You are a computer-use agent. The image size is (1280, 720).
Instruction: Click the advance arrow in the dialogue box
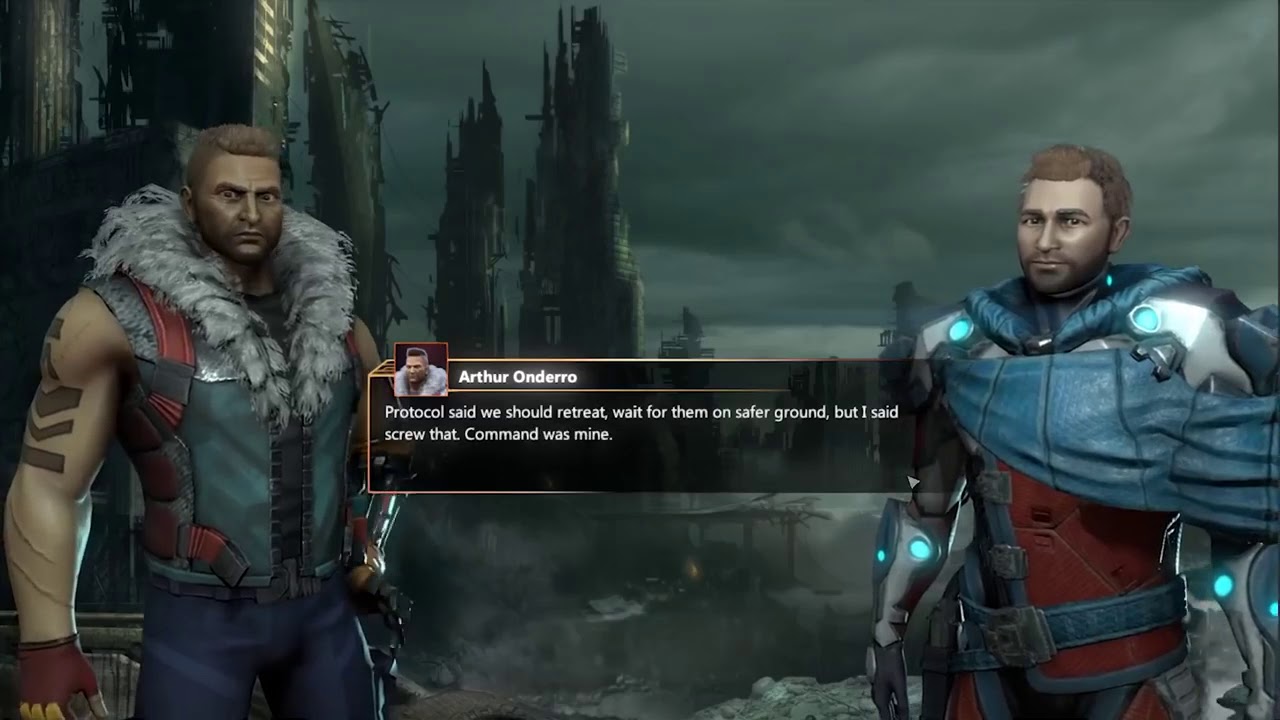pyautogui.click(x=912, y=483)
